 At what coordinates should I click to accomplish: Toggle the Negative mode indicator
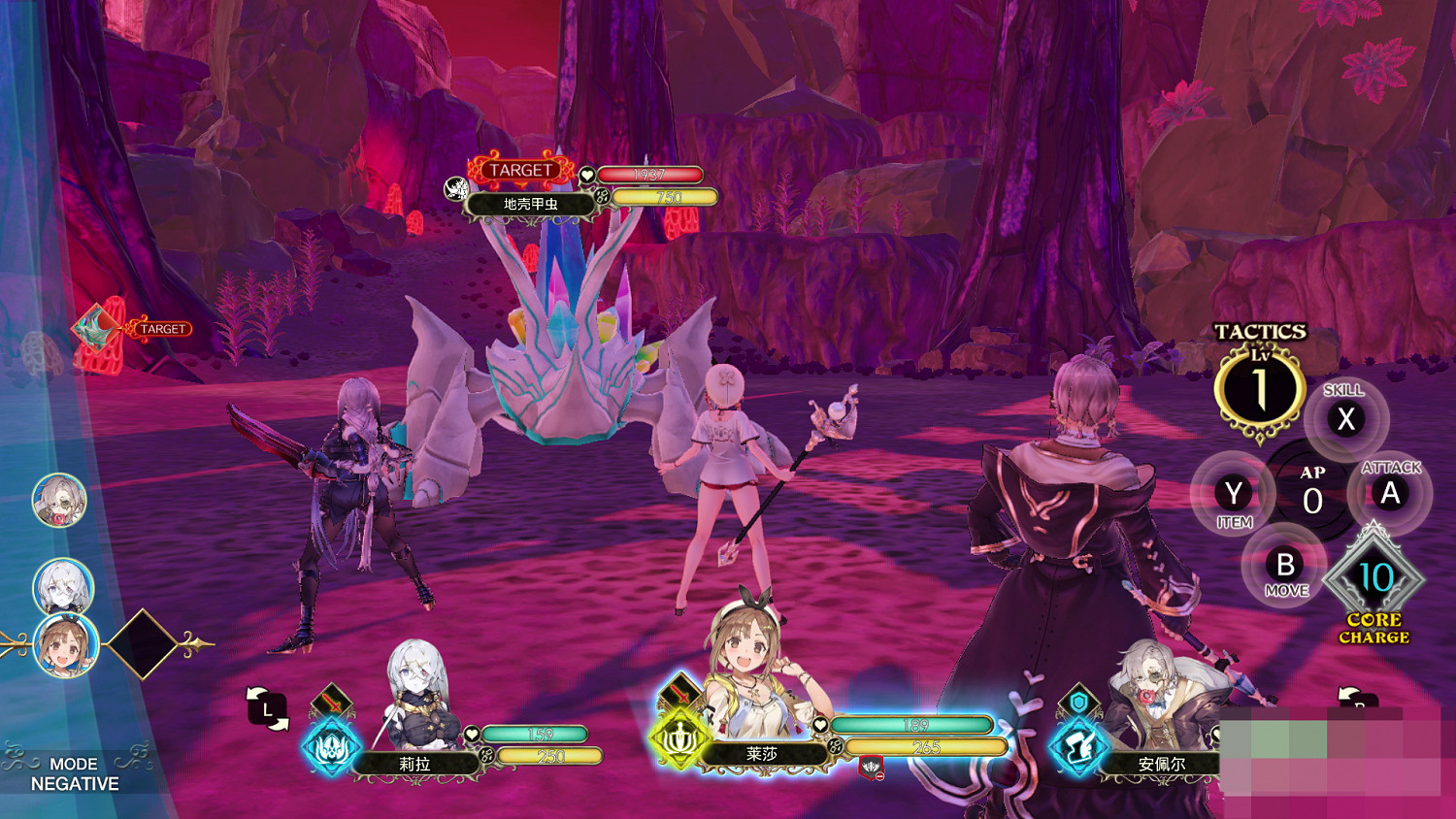click(75, 773)
